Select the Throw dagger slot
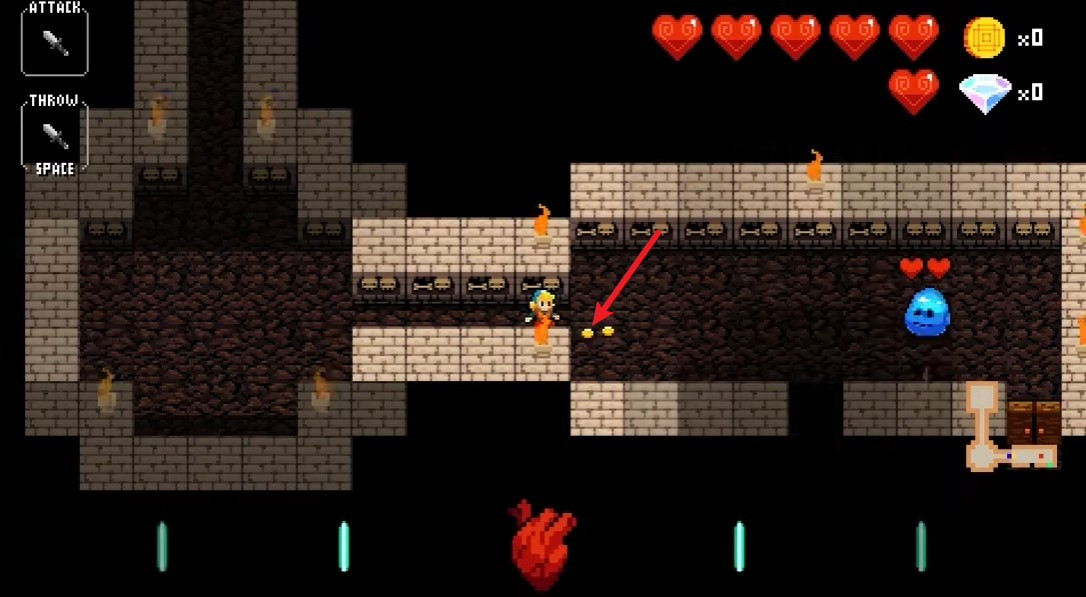This screenshot has width=1086, height=597. (55, 135)
